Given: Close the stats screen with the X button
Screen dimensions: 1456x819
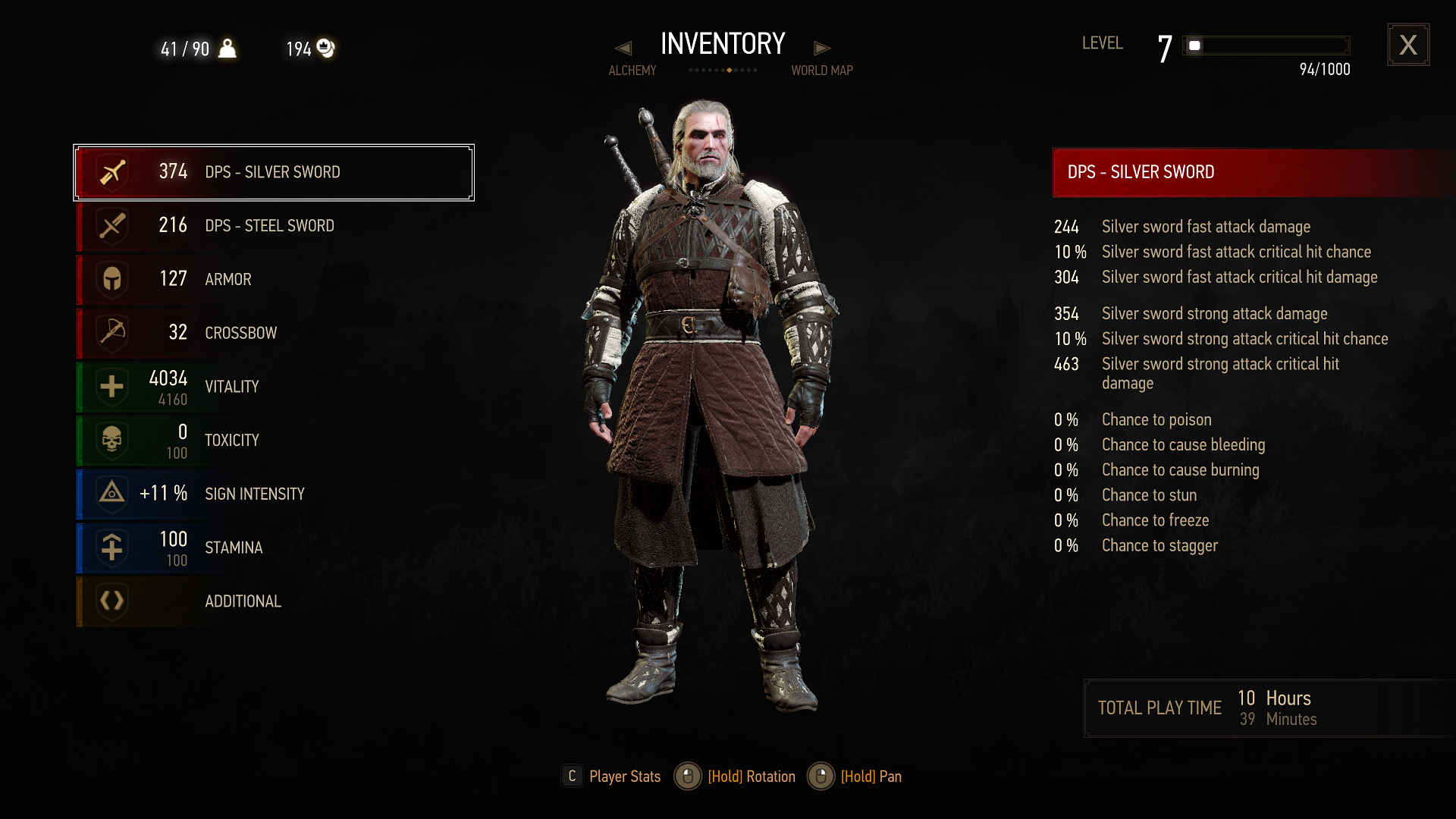Looking at the screenshot, I should coord(1408,45).
